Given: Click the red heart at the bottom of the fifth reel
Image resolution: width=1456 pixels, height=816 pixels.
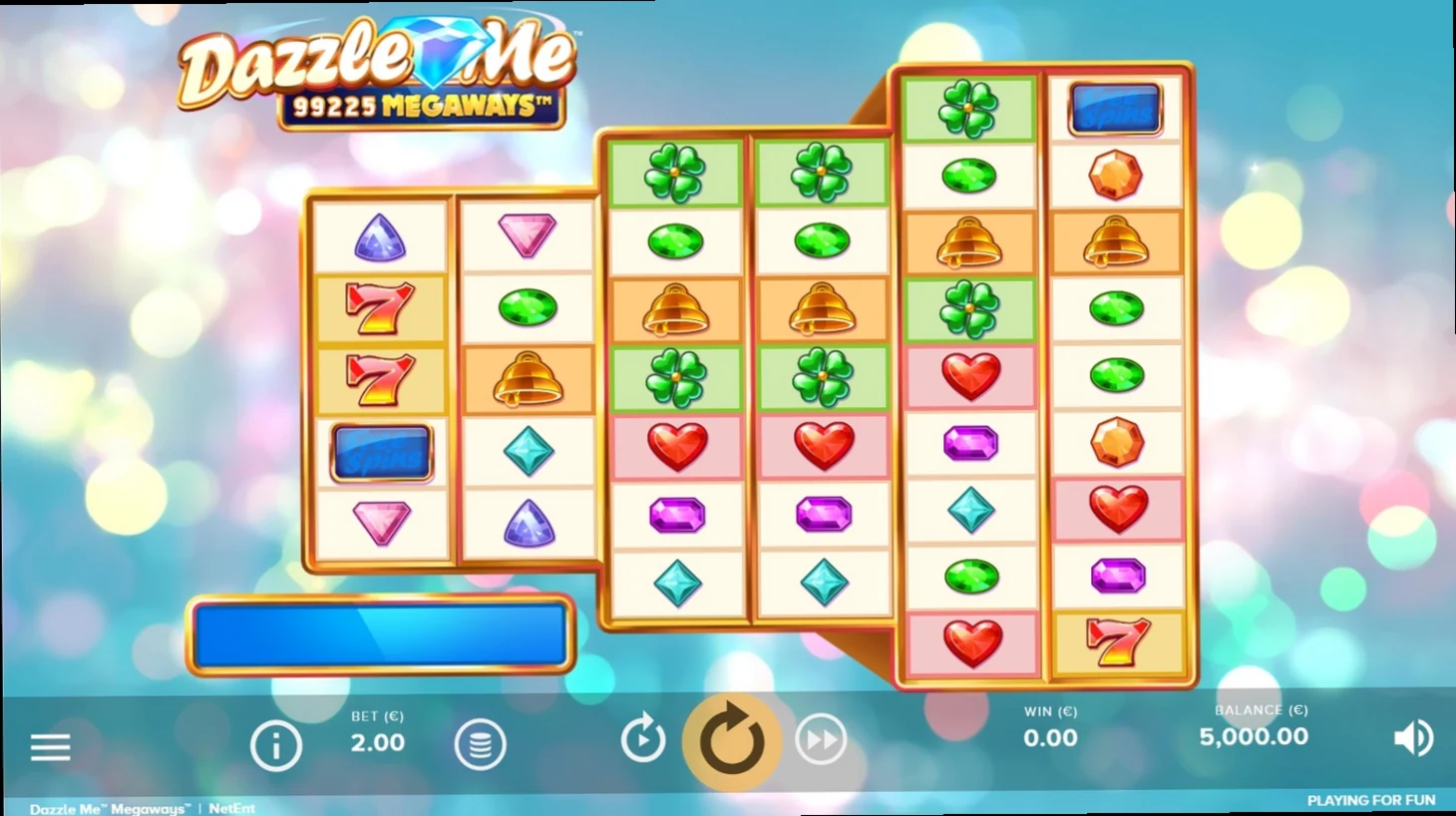Looking at the screenshot, I should [x=970, y=645].
